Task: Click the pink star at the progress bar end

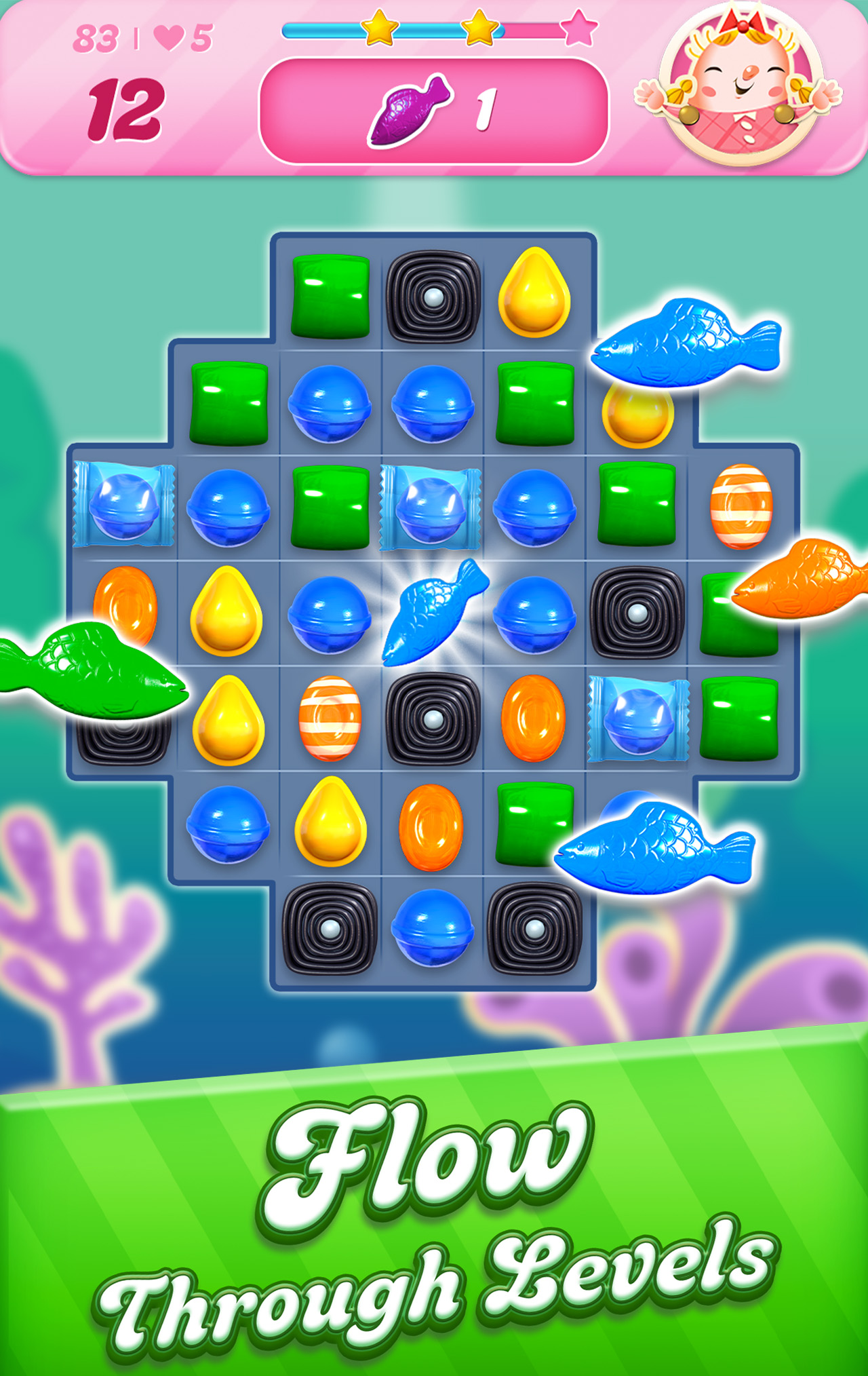Action: tap(580, 30)
